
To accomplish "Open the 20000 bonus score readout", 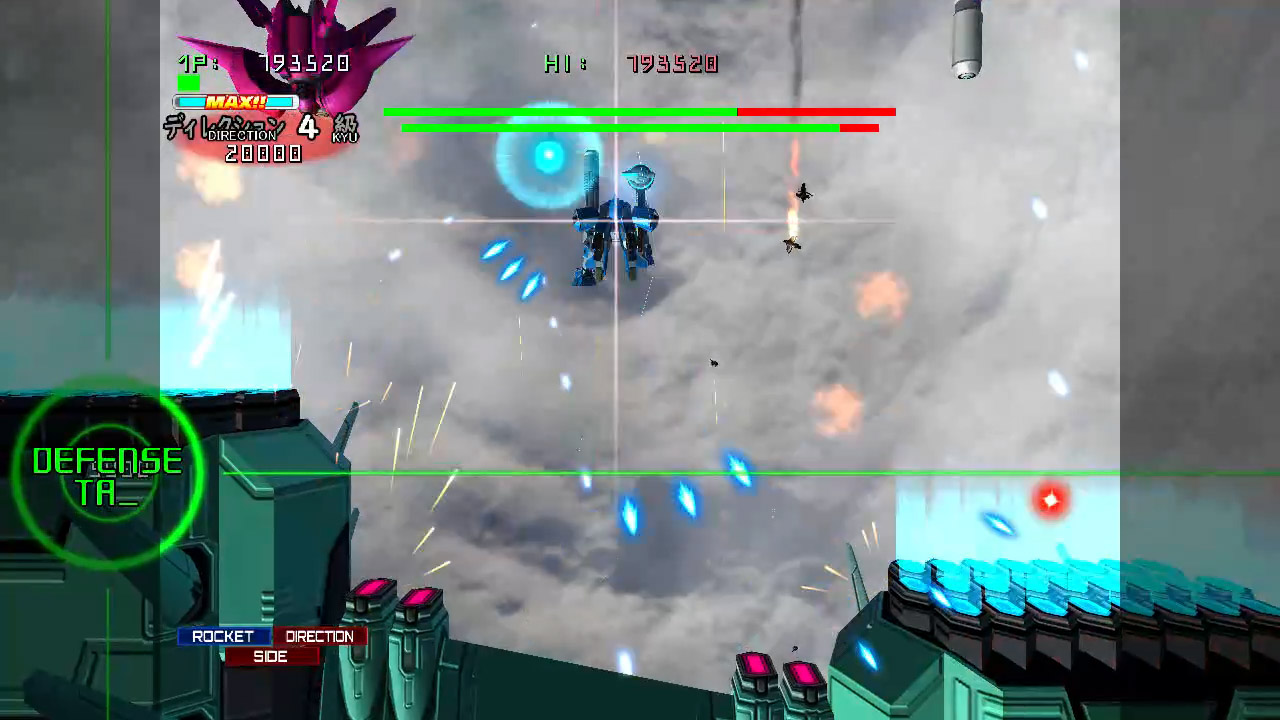I will pos(264,154).
